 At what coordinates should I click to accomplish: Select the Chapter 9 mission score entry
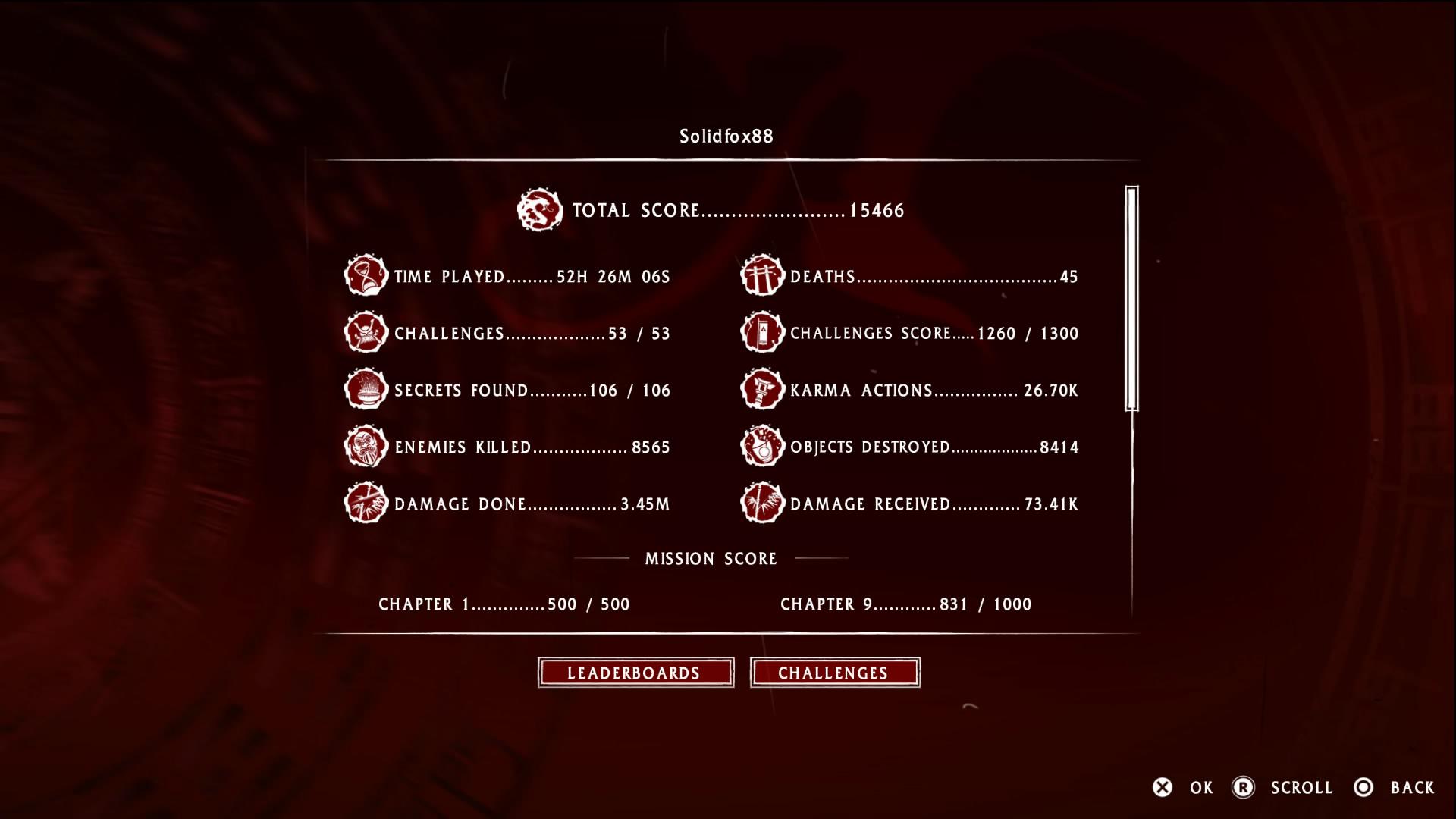[x=906, y=604]
